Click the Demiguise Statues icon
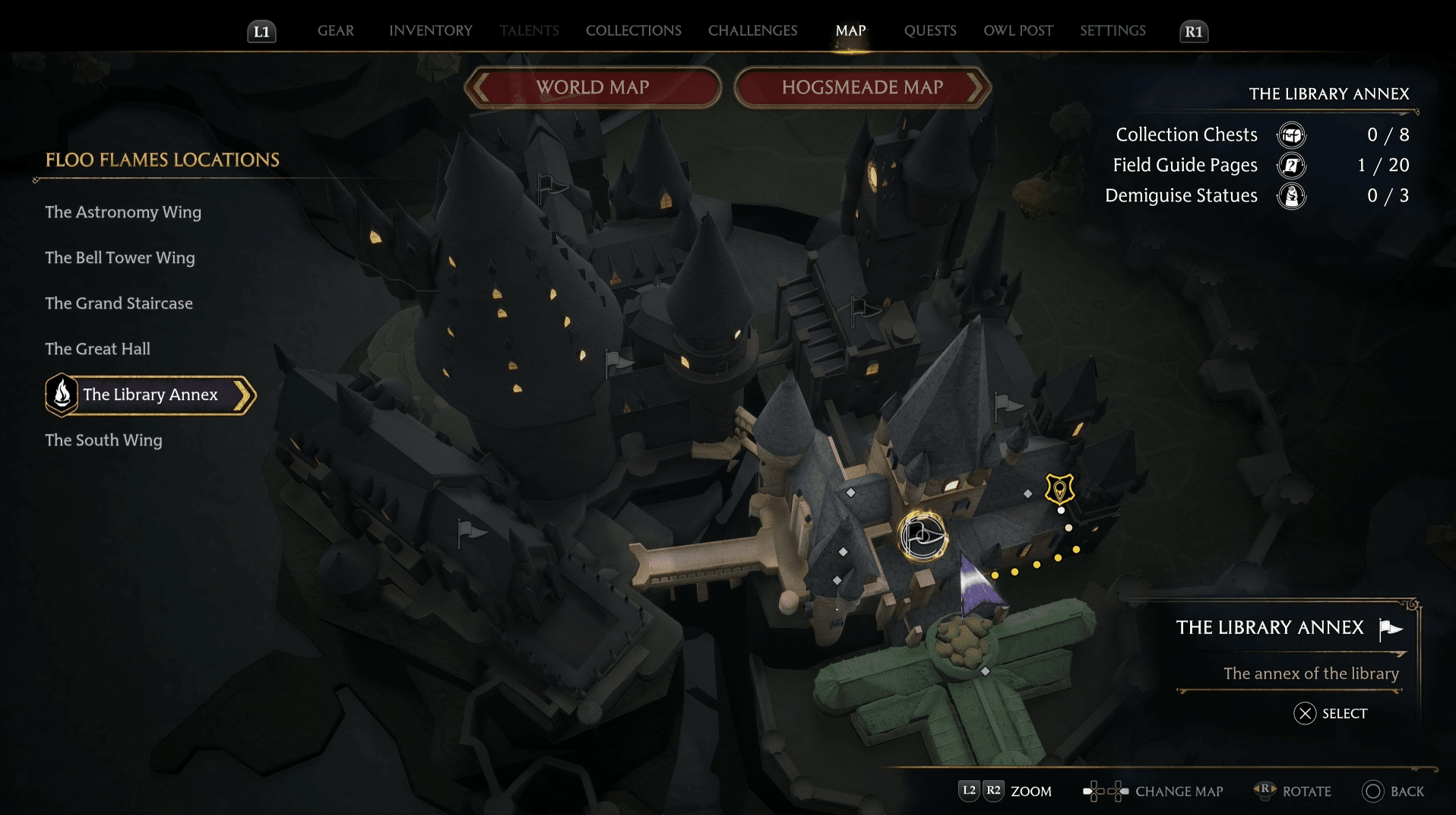Screen dimensions: 1456x815 pyautogui.click(x=1292, y=195)
